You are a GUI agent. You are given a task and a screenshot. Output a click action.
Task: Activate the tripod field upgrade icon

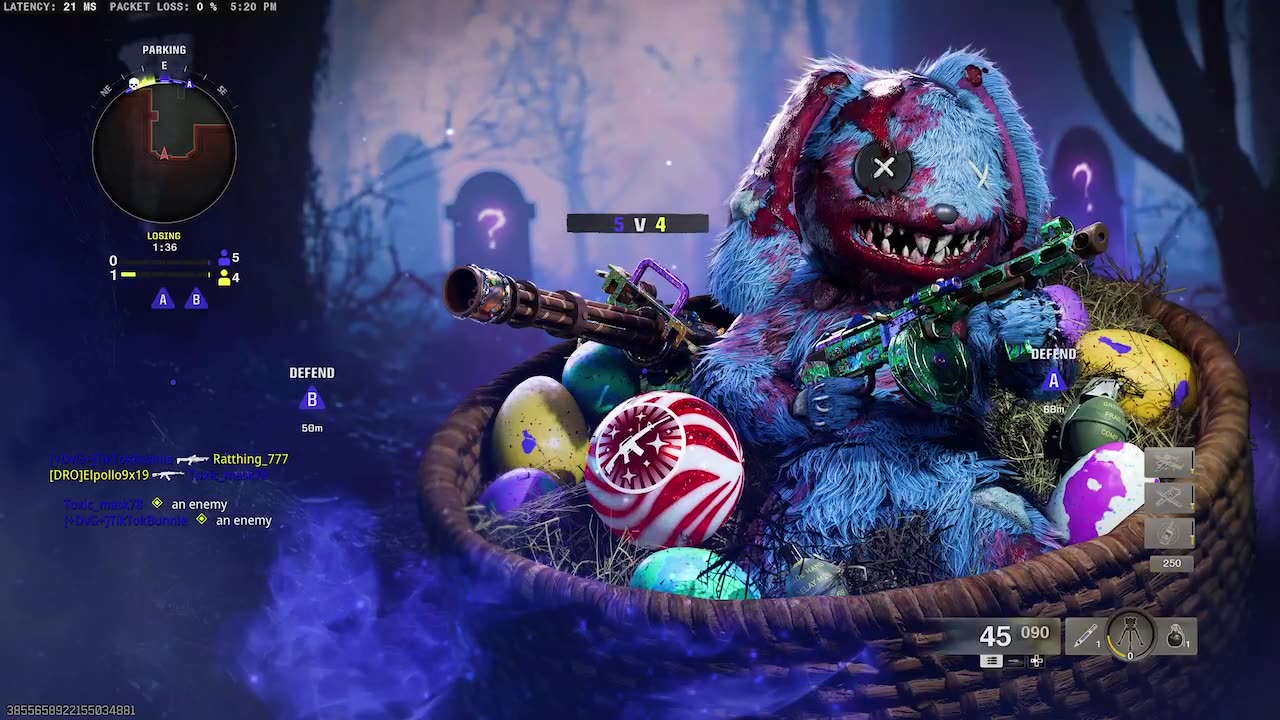point(1131,635)
